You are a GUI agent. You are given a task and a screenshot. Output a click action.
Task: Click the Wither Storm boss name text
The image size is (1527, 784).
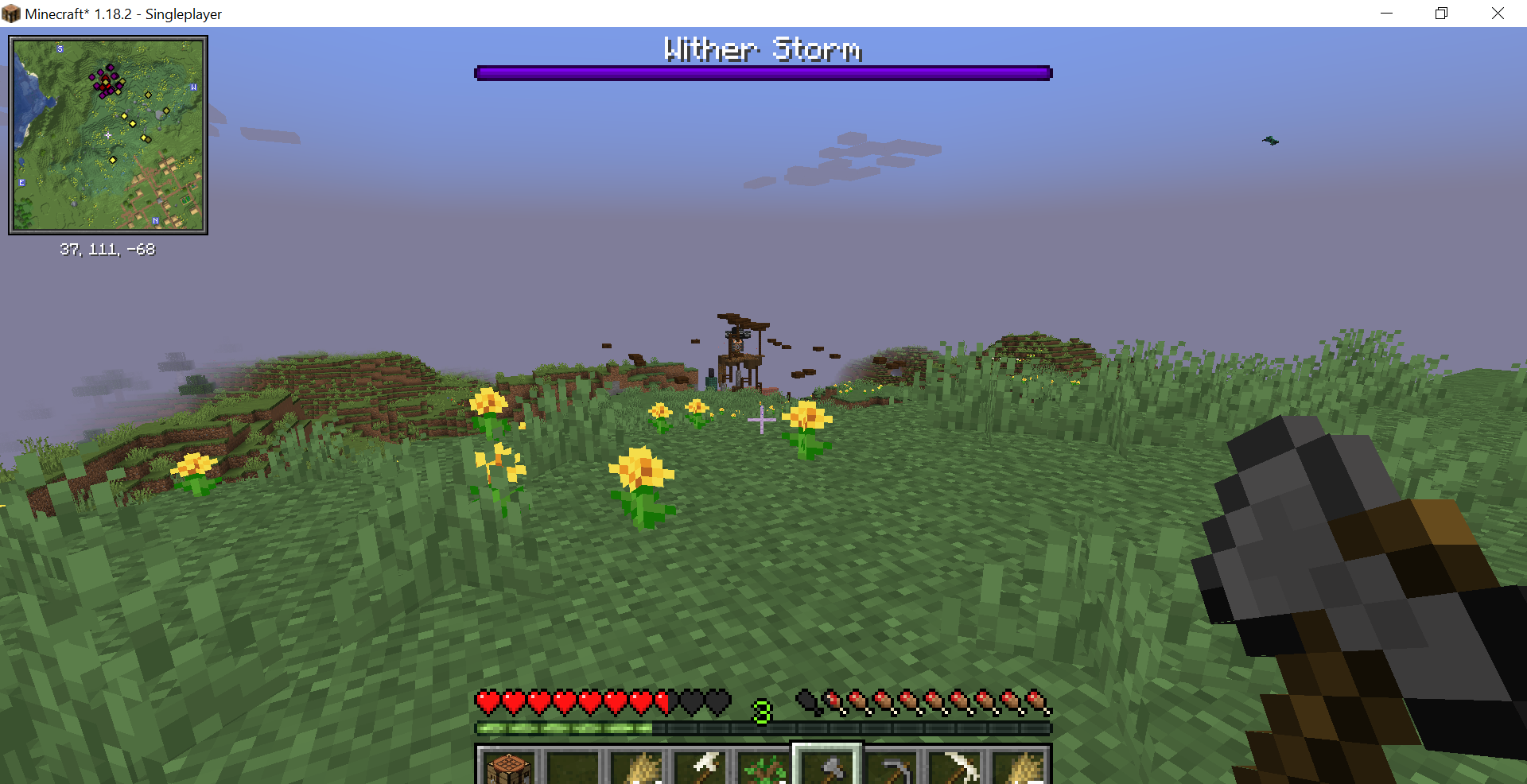(762, 49)
